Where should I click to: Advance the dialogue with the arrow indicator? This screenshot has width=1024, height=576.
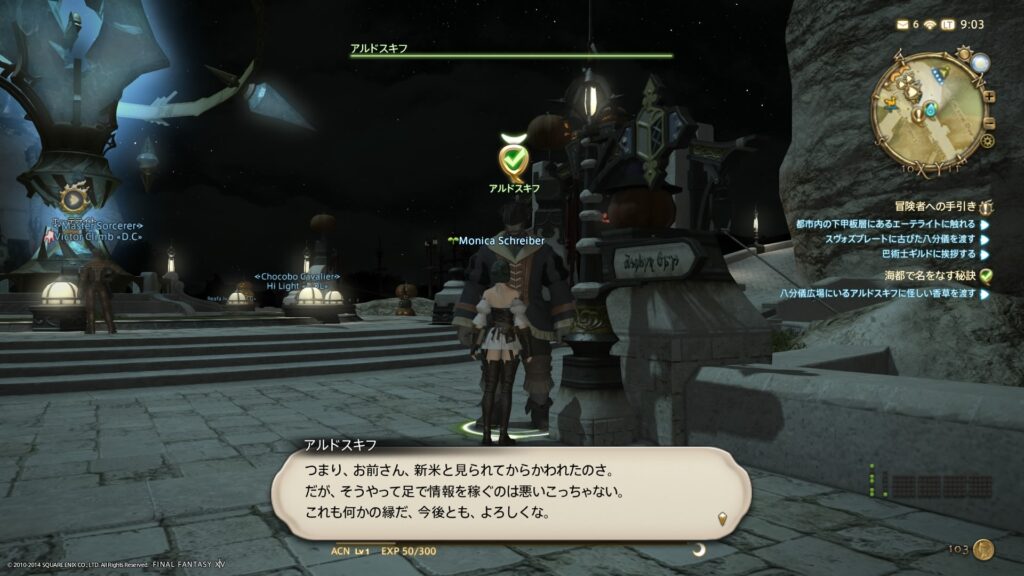pos(723,518)
